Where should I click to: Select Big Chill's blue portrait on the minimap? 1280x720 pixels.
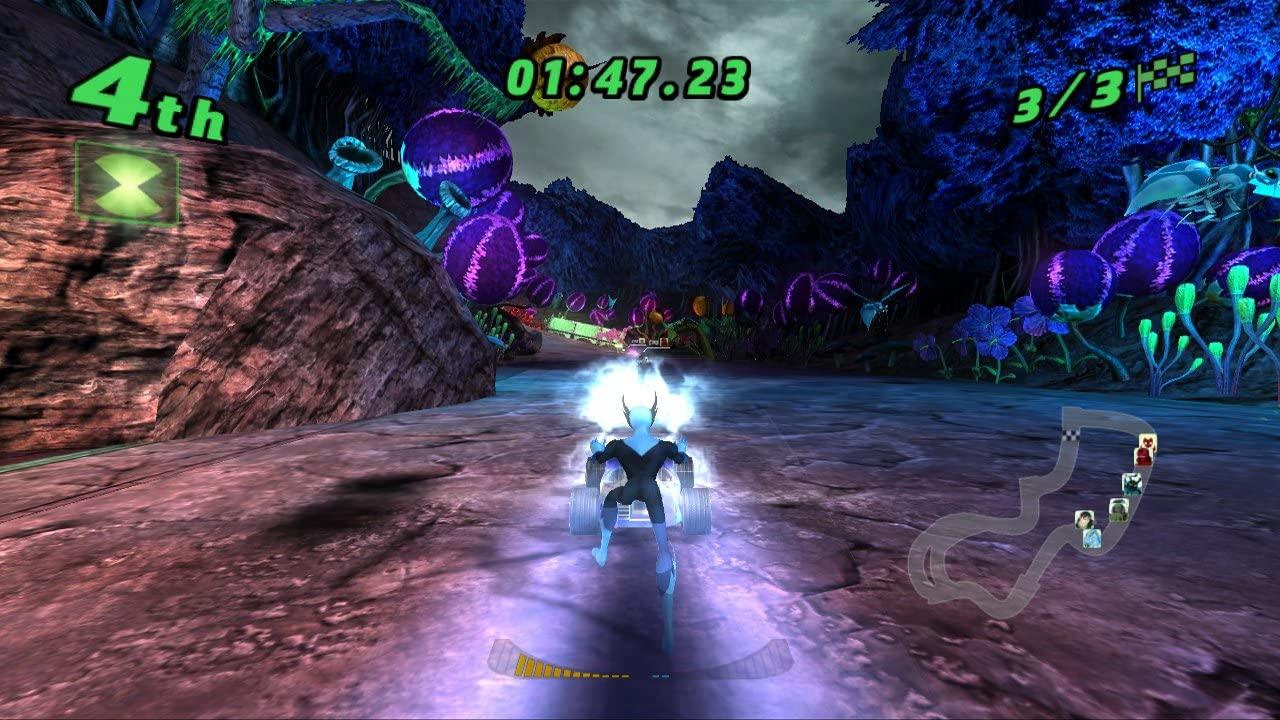(x=1093, y=539)
